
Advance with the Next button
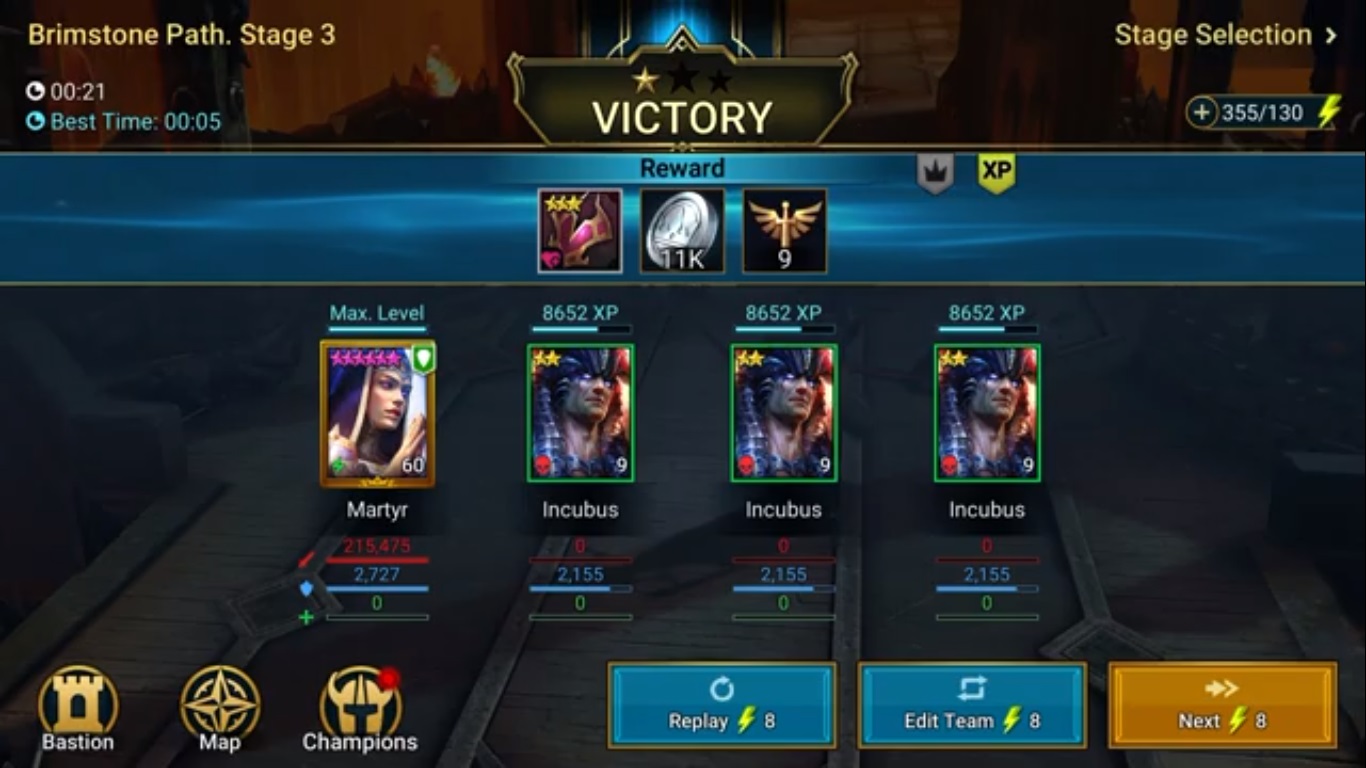point(1221,705)
